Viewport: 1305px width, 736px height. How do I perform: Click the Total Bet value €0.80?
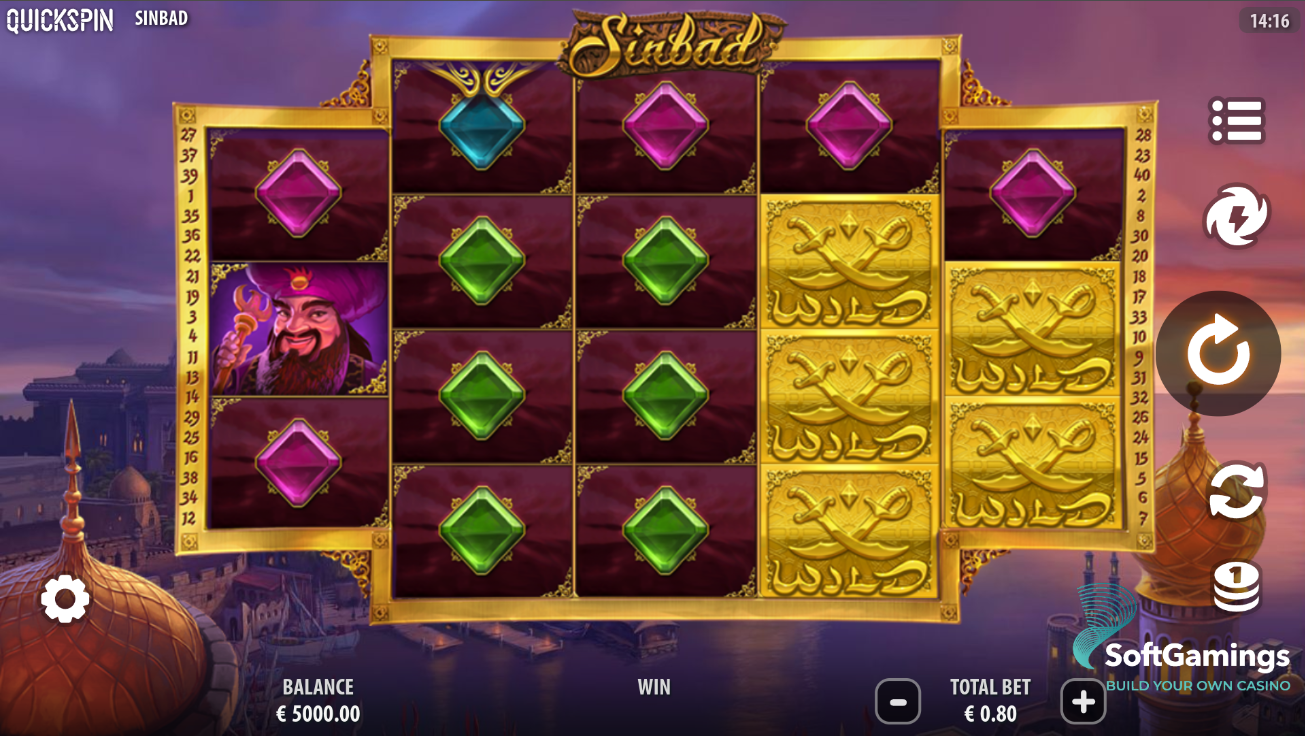point(989,713)
